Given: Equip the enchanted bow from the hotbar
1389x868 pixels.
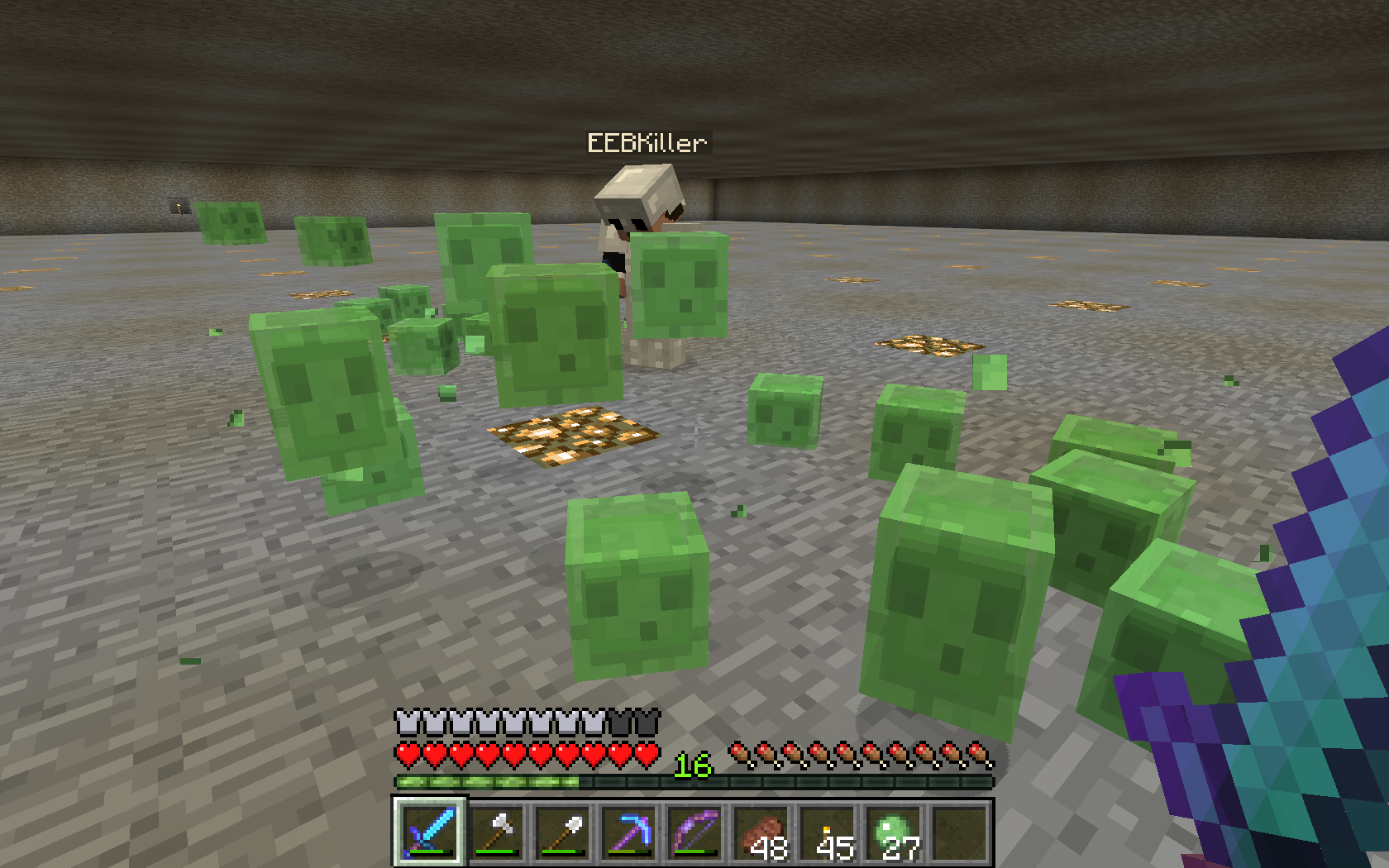Looking at the screenshot, I should point(694,831).
